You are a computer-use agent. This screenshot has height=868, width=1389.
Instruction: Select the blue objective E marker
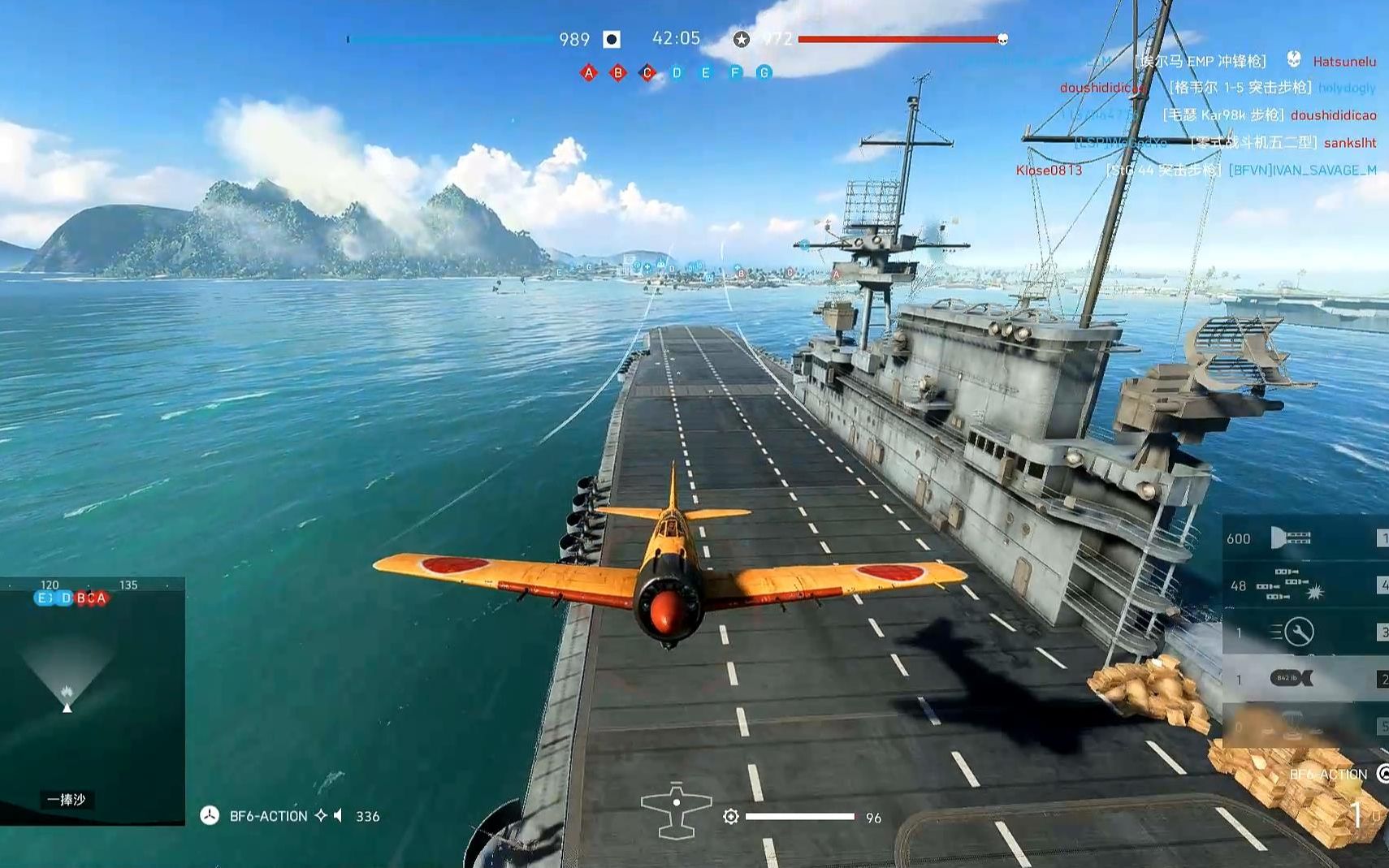(x=706, y=73)
